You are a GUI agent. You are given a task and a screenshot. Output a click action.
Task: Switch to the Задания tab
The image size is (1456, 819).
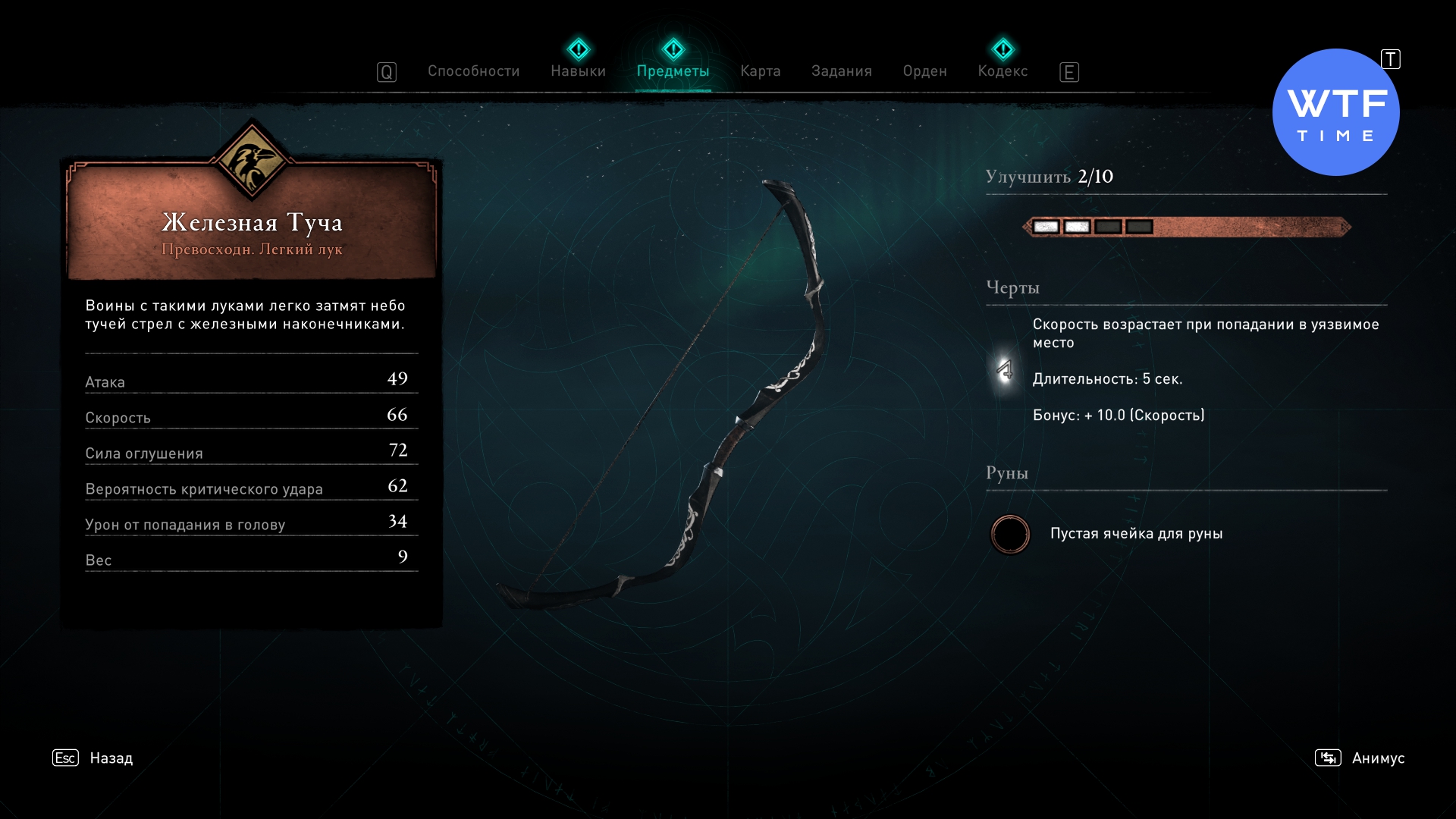(x=841, y=71)
